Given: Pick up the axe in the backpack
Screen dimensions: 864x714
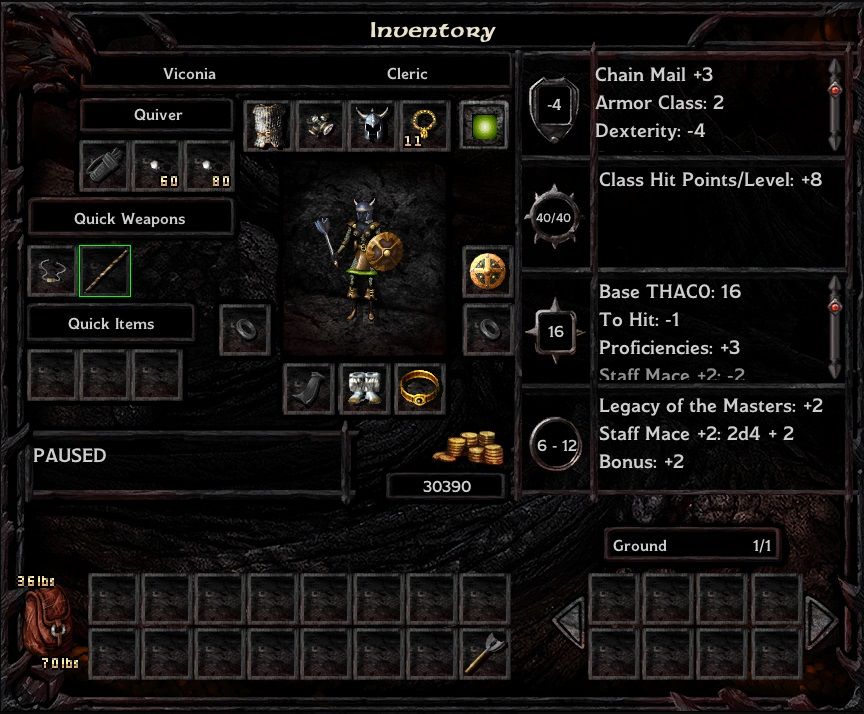Looking at the screenshot, I should (485, 653).
